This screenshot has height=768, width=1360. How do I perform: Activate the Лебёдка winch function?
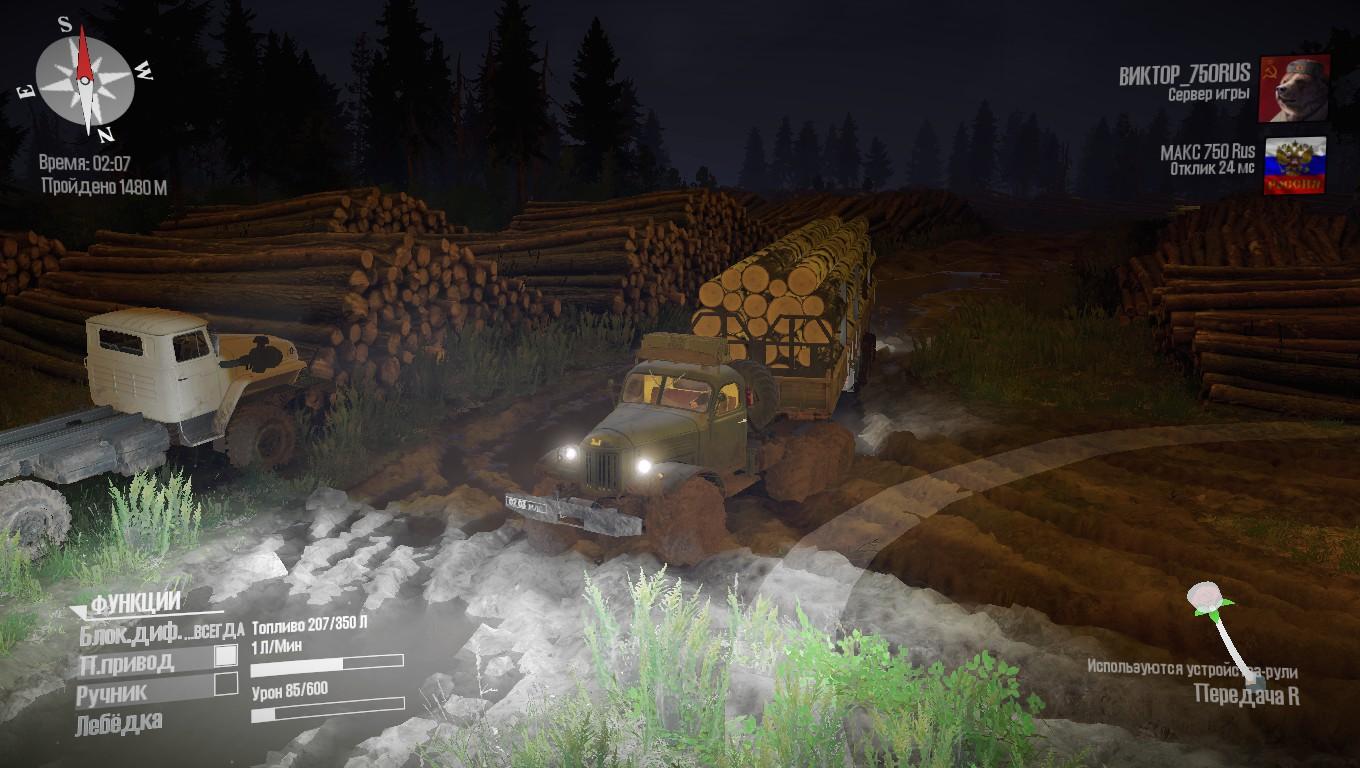click(x=119, y=723)
